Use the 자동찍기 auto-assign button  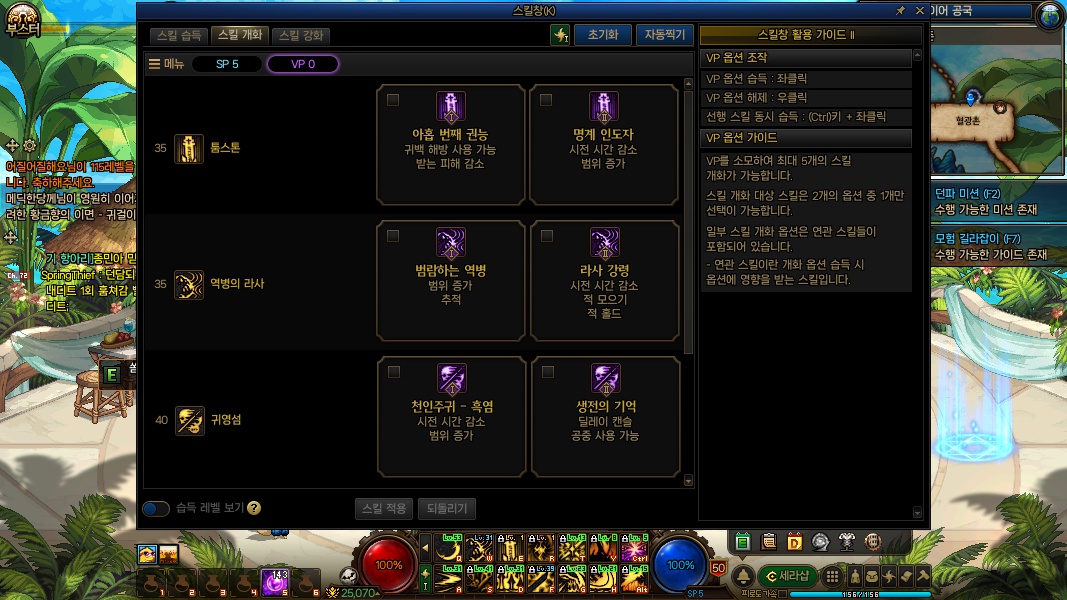(x=664, y=35)
